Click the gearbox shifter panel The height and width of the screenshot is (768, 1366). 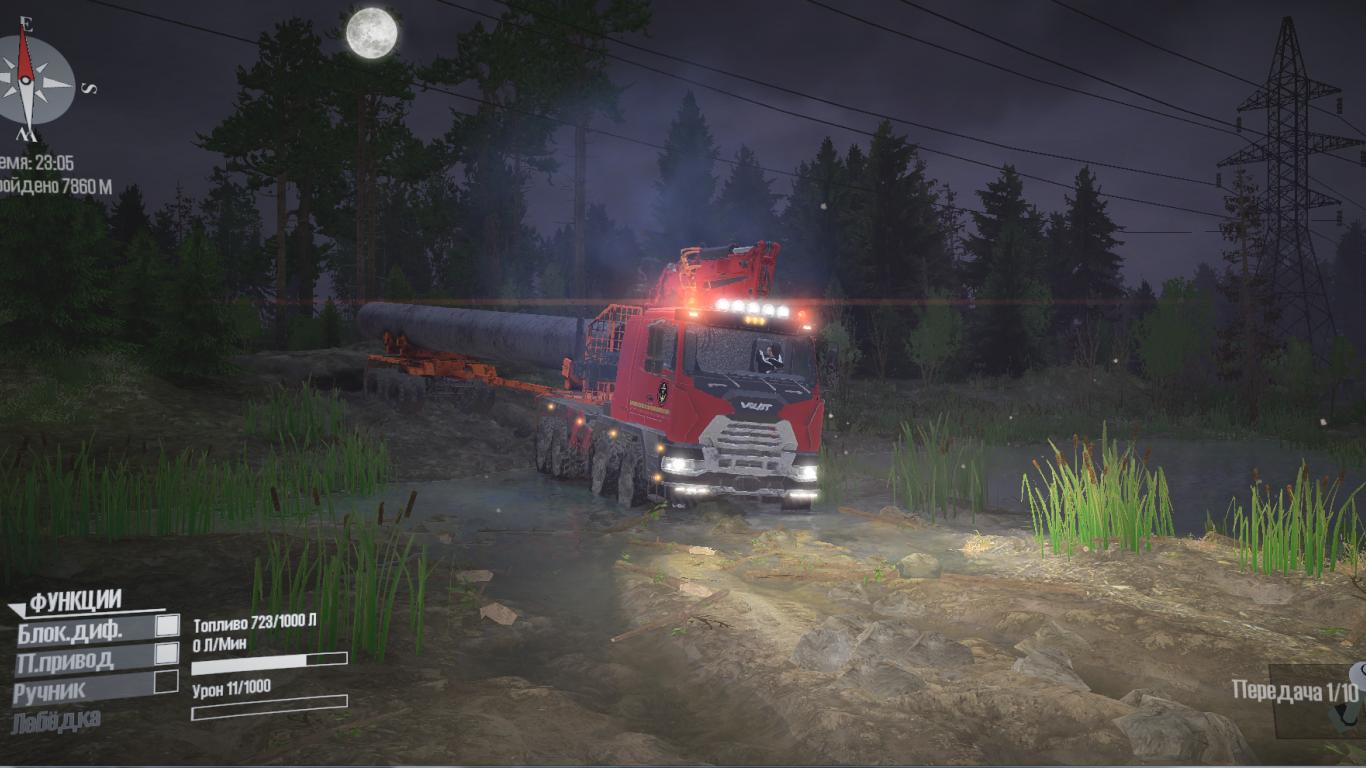(x=1316, y=699)
